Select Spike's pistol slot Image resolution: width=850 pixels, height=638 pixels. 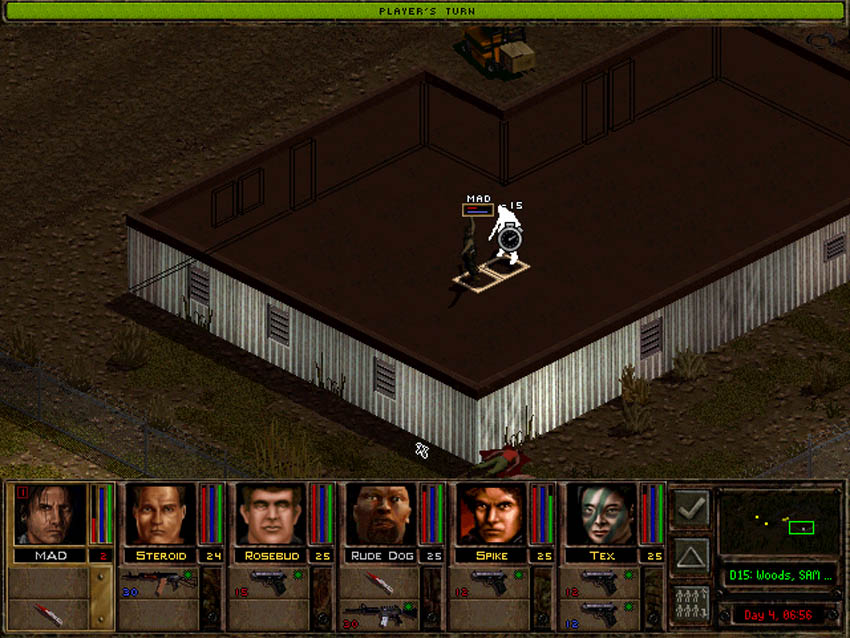491,582
